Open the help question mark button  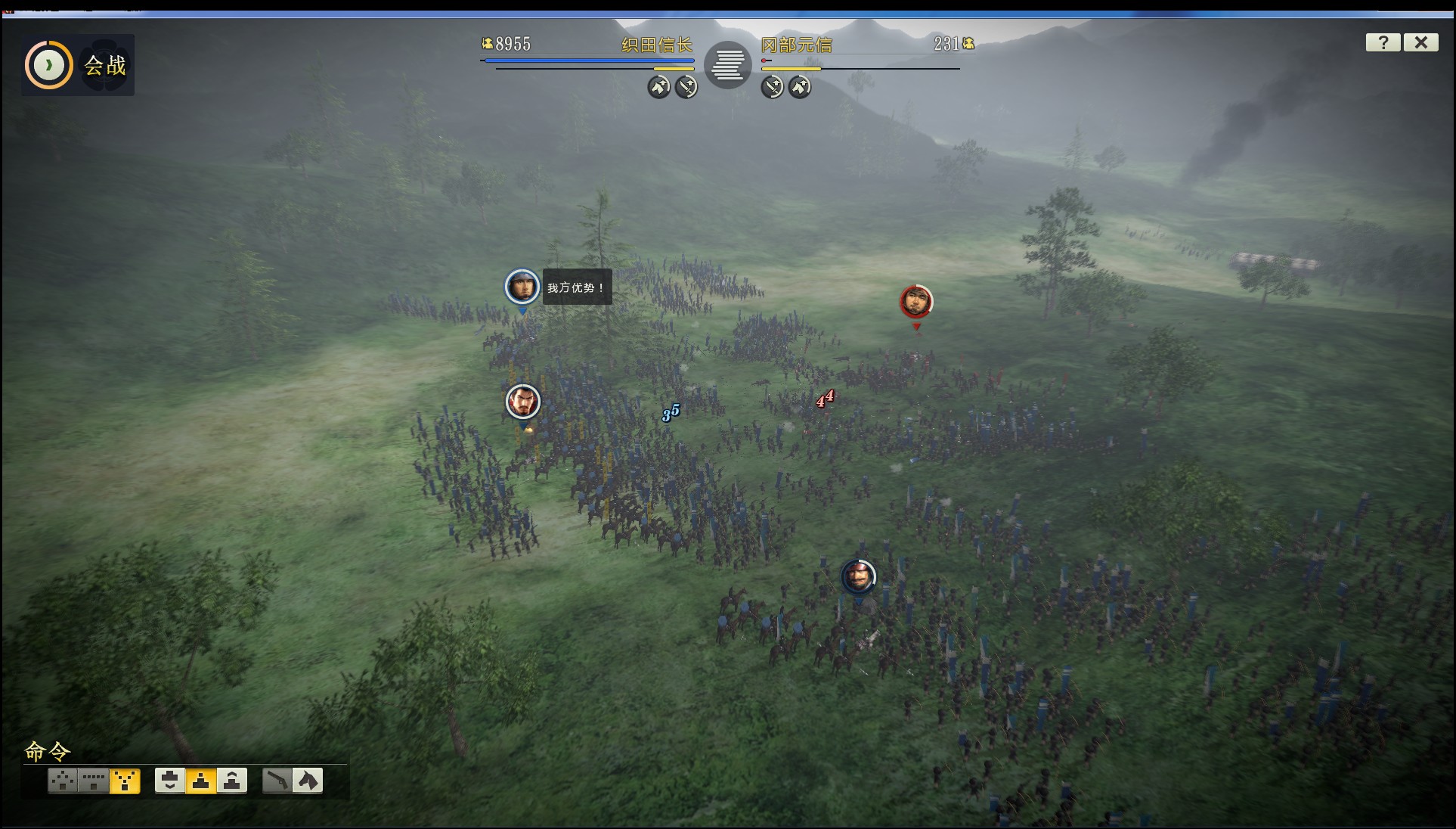1383,43
